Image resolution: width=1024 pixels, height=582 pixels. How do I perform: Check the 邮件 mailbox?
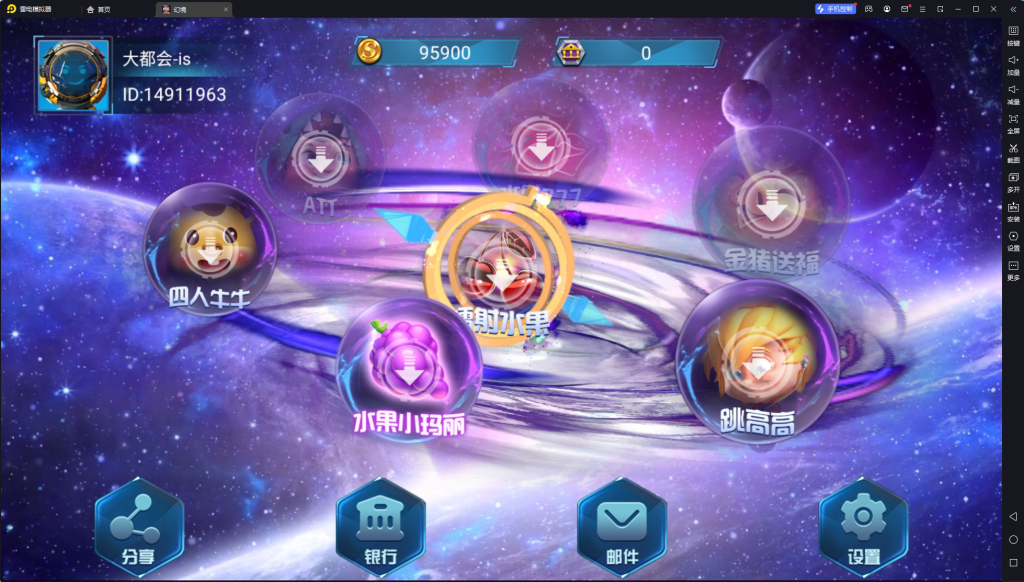(622, 525)
